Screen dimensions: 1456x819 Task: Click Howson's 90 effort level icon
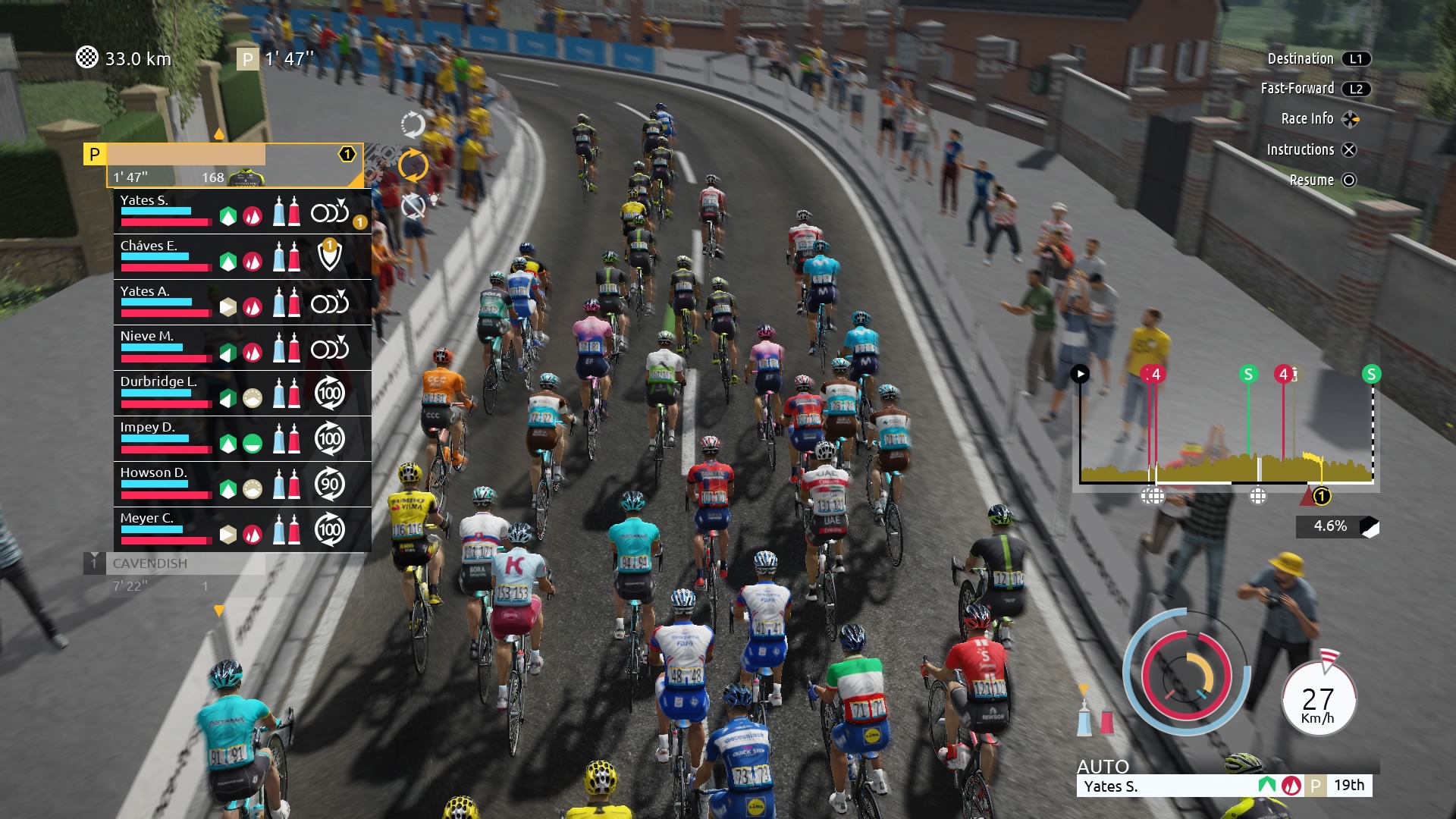(x=329, y=485)
